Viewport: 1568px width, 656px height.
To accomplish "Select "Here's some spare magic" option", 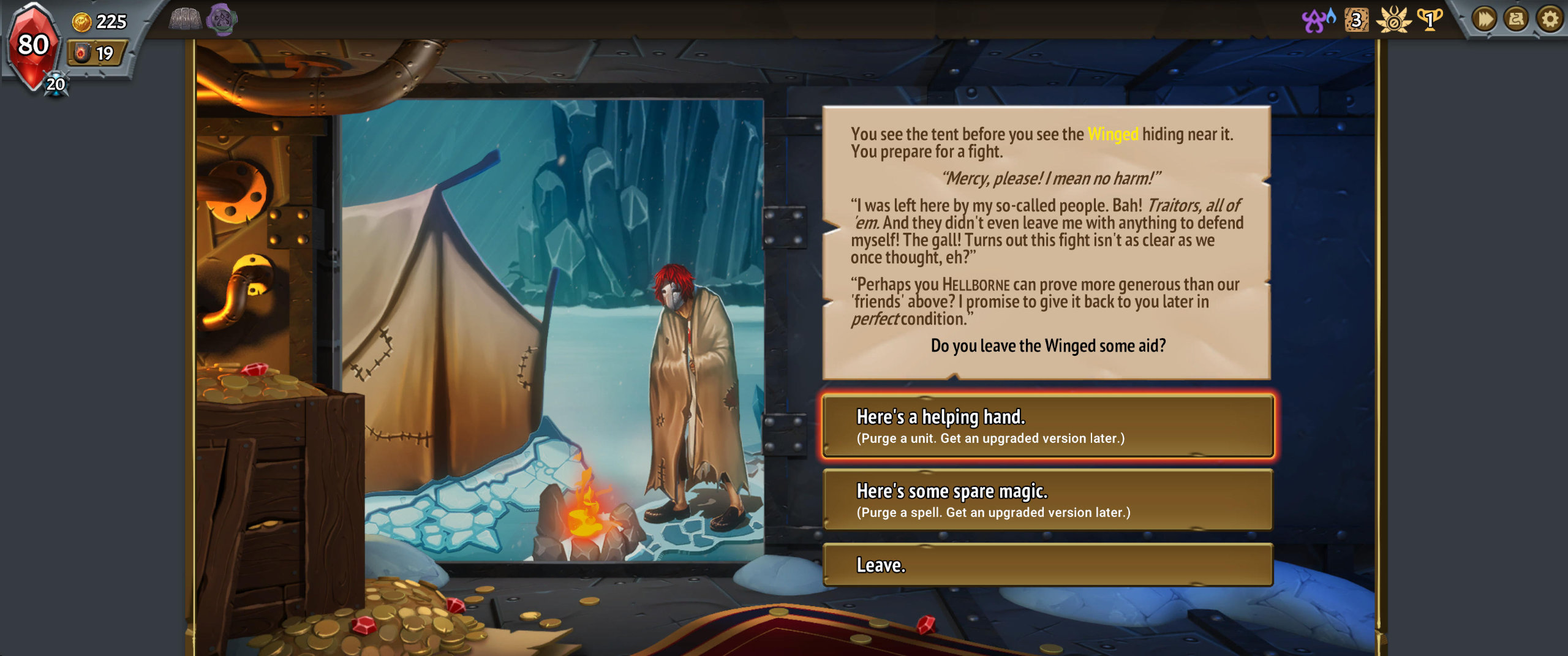I will click(x=1047, y=500).
